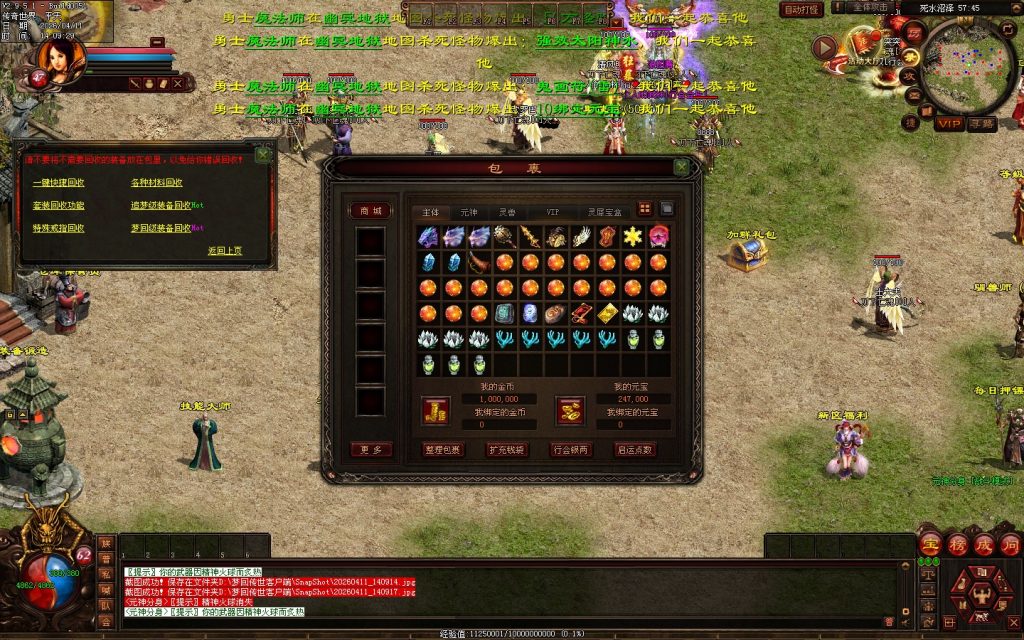1024x640 pixels.
Task: Close the 包裹 inventory window
Action: pos(681,168)
